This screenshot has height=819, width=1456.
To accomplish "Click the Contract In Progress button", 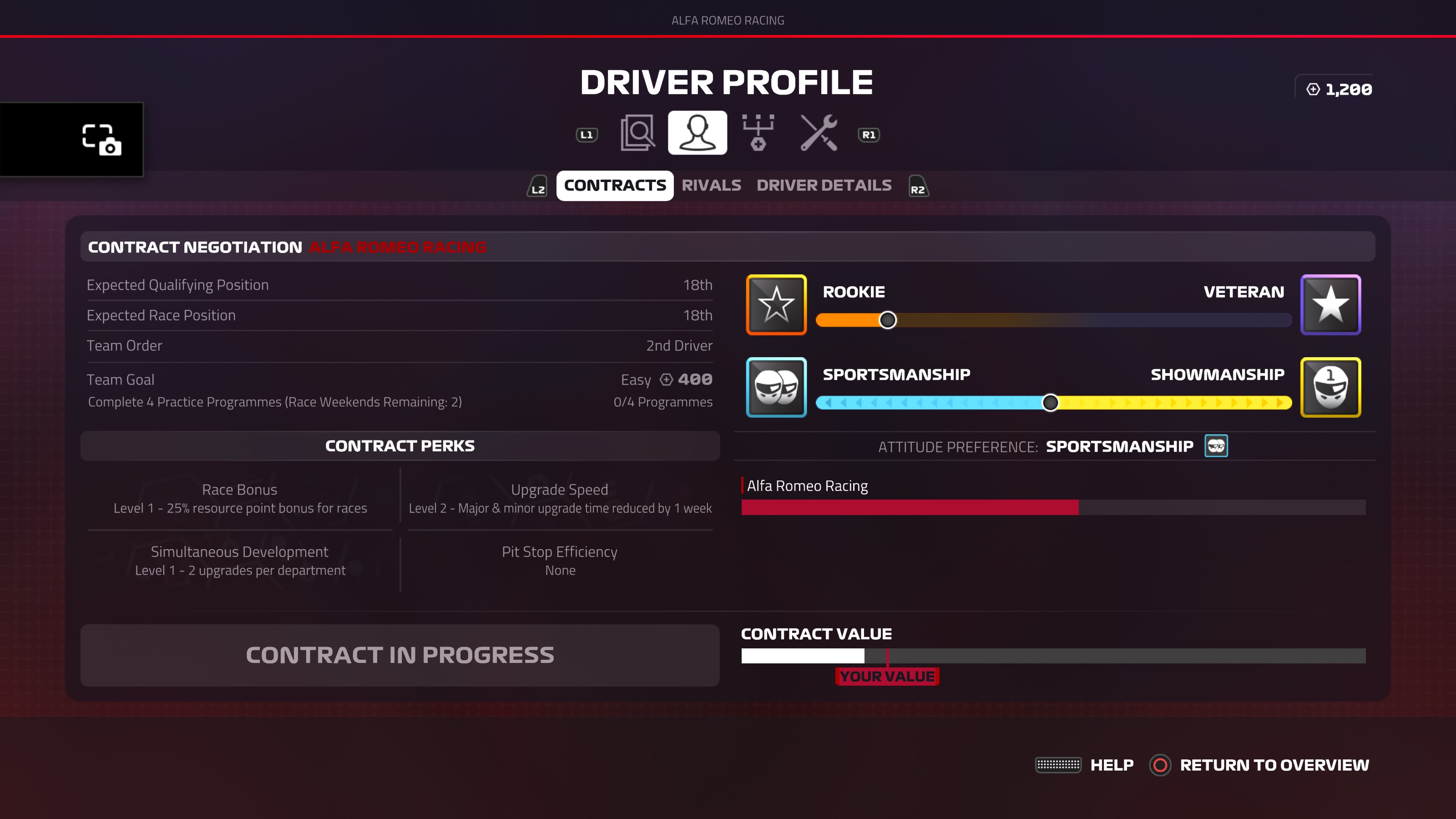I will 400,655.
